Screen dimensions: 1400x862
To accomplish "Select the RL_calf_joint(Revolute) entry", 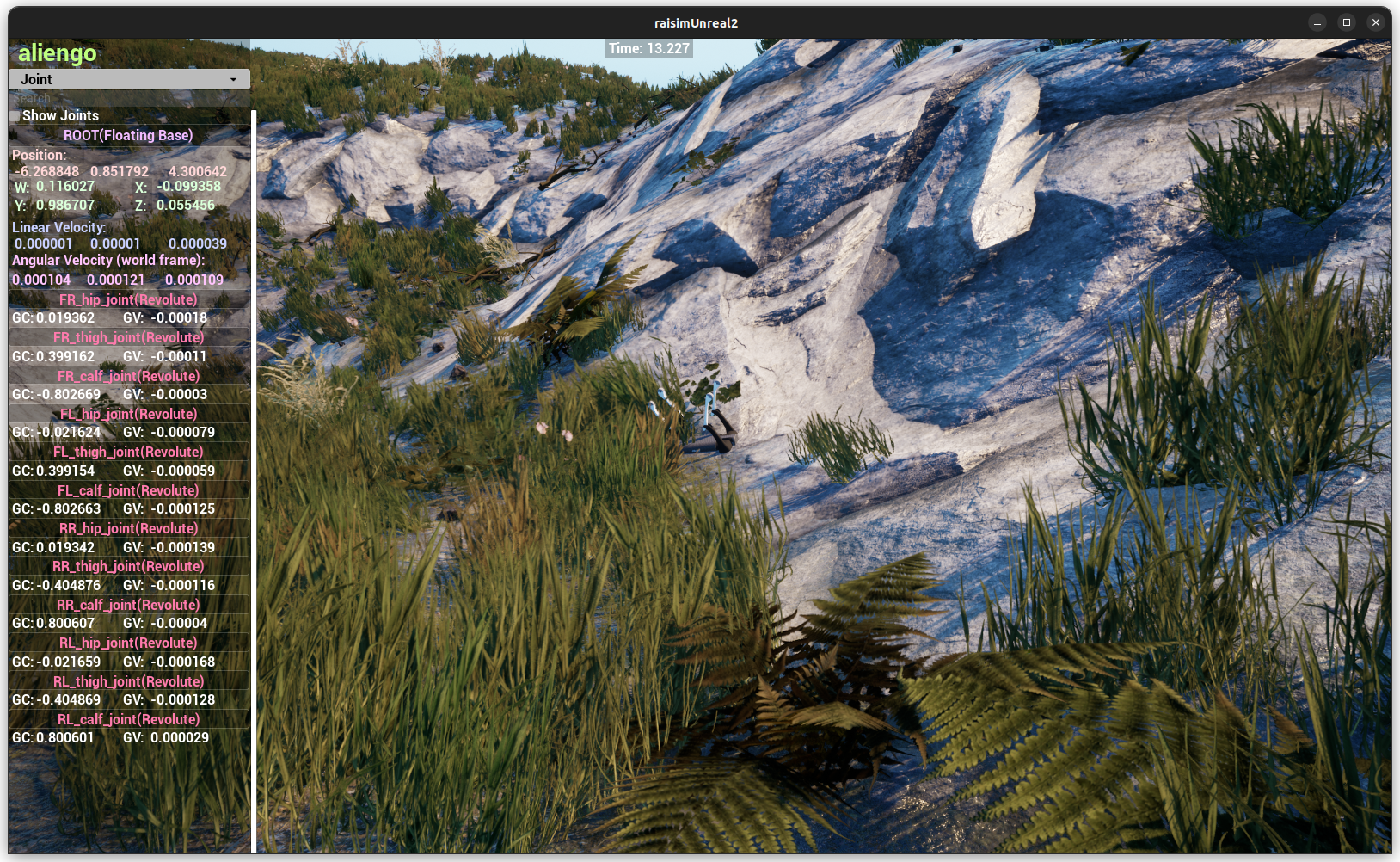I will click(127, 718).
